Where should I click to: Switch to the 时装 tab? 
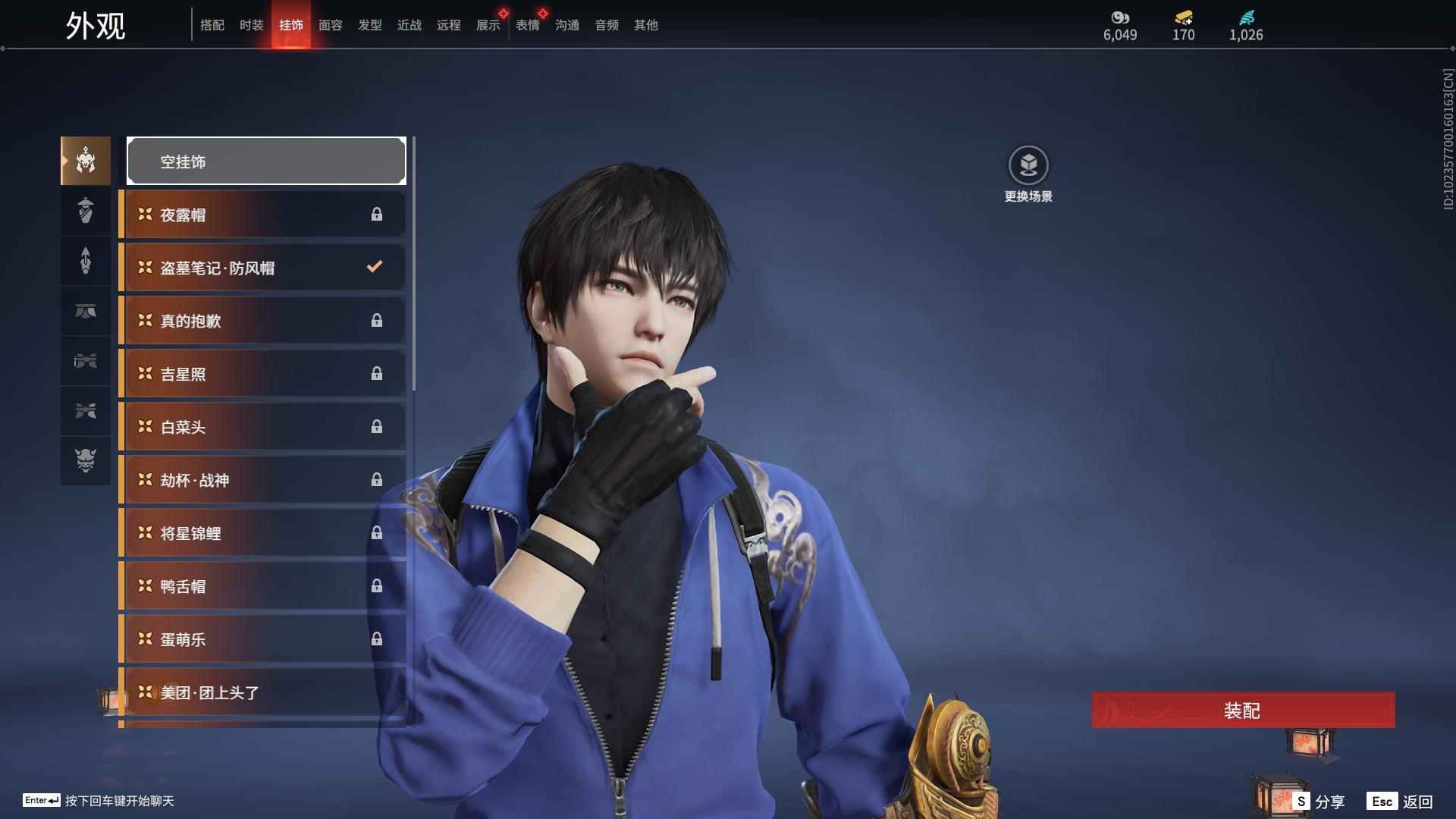pyautogui.click(x=252, y=25)
